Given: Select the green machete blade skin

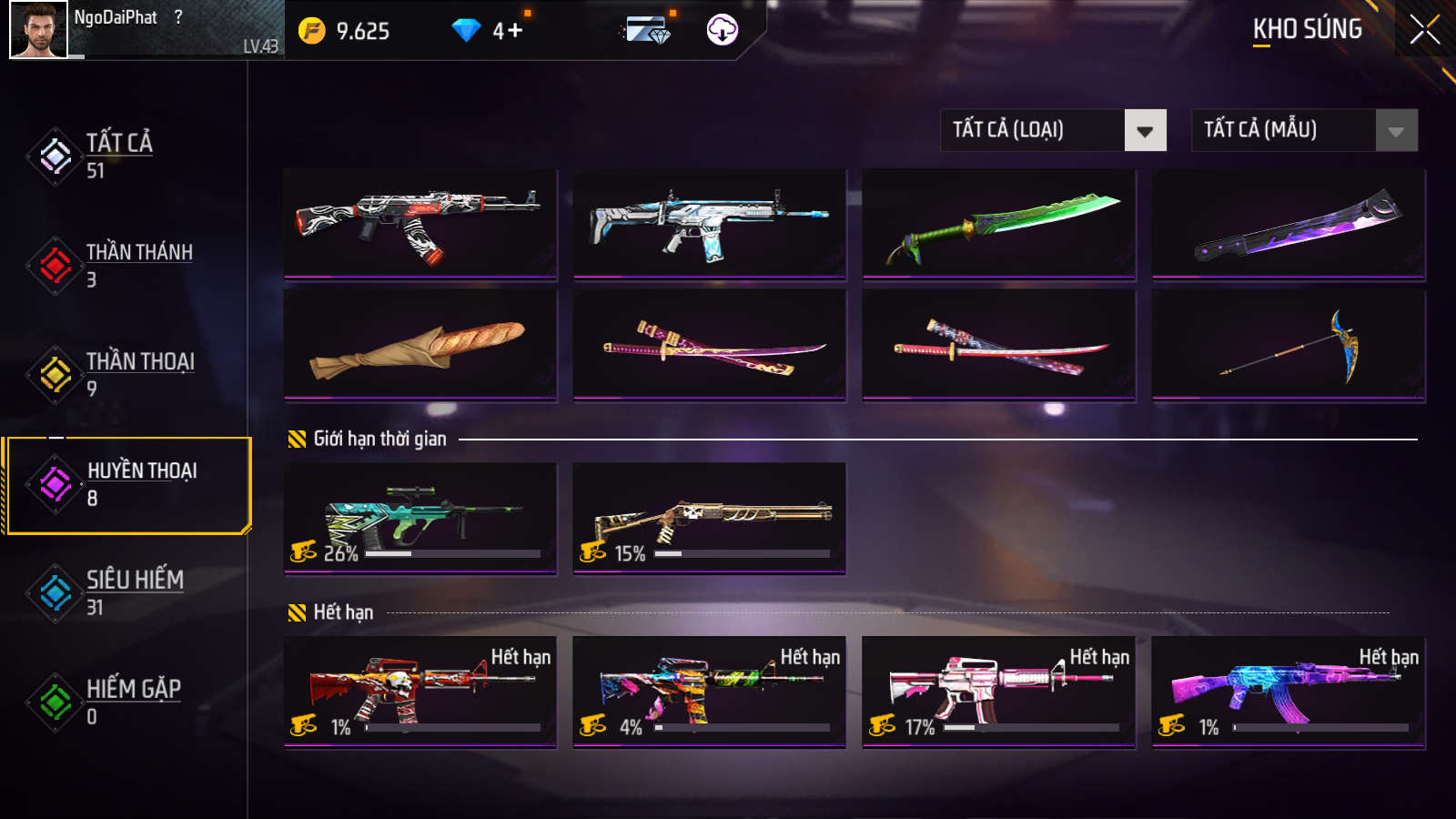Looking at the screenshot, I should (x=998, y=223).
